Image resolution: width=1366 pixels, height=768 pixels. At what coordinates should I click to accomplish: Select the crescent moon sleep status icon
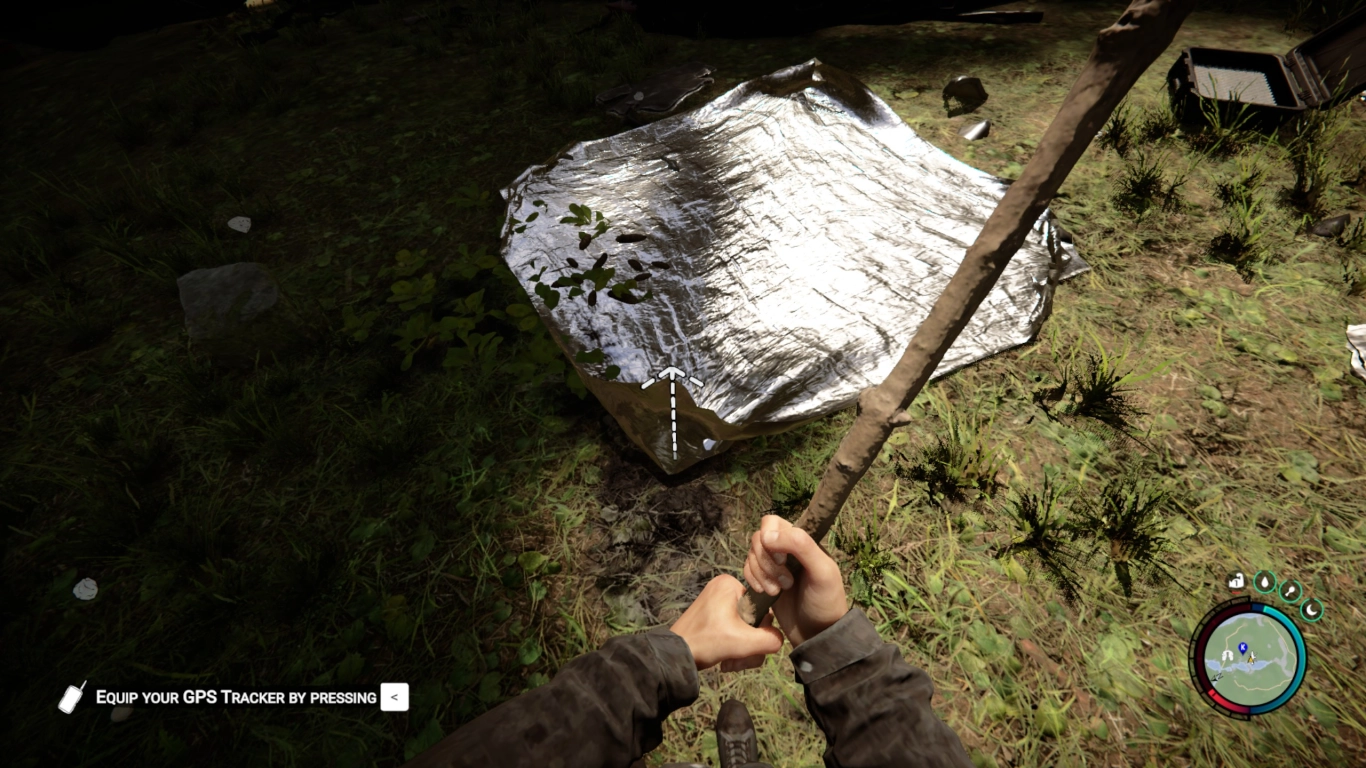(x=1310, y=610)
